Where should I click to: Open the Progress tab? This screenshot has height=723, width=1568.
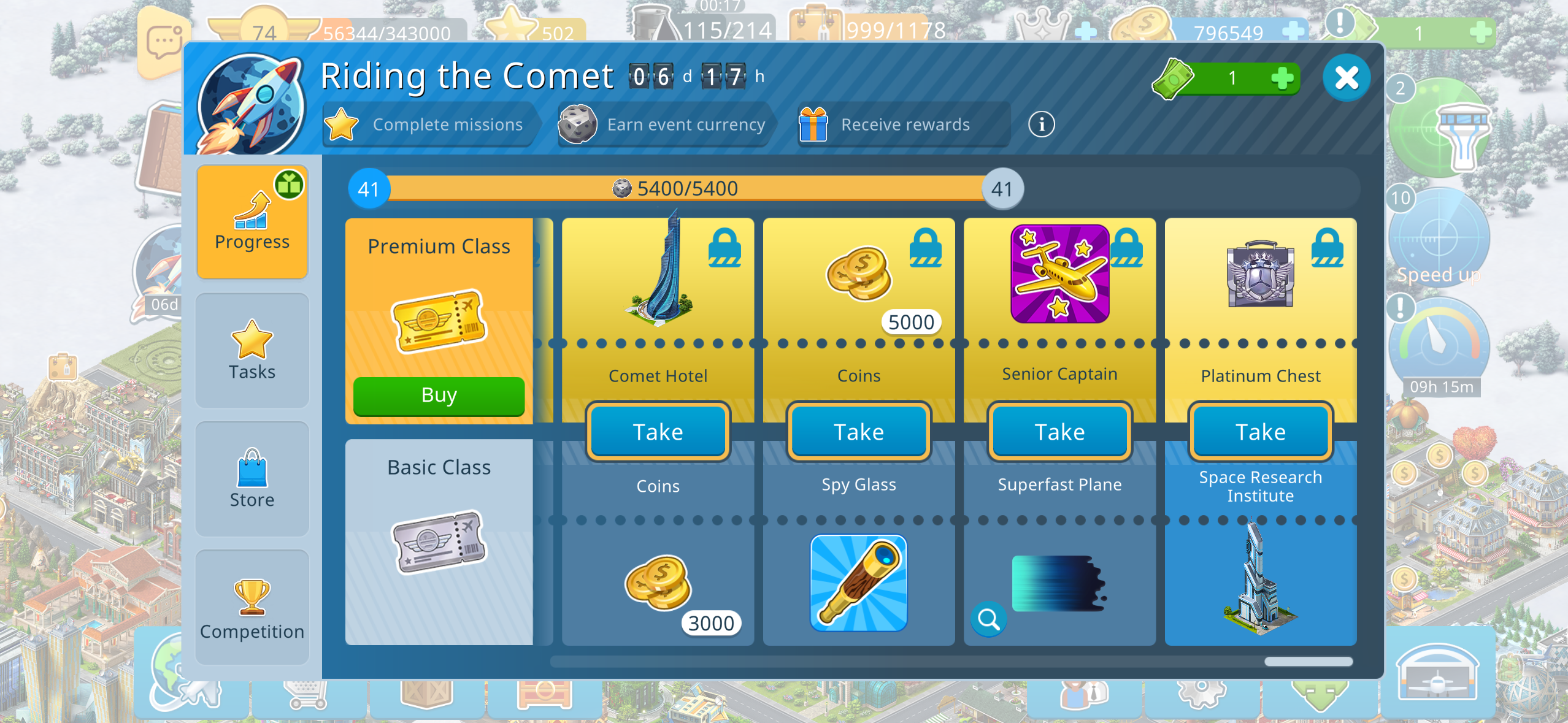(x=252, y=221)
